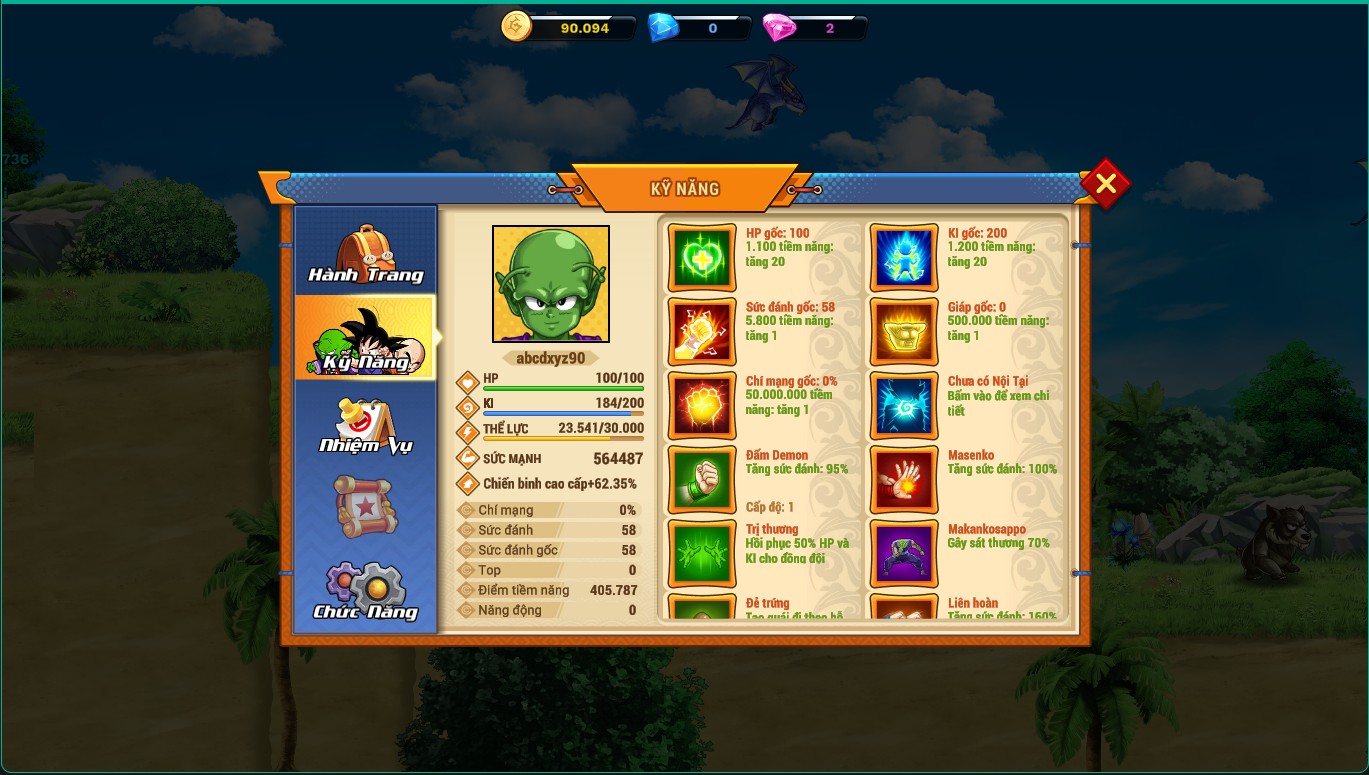1369x775 pixels.
Task: Upgrade Giáp gốc golden armor stat
Action: point(904,332)
